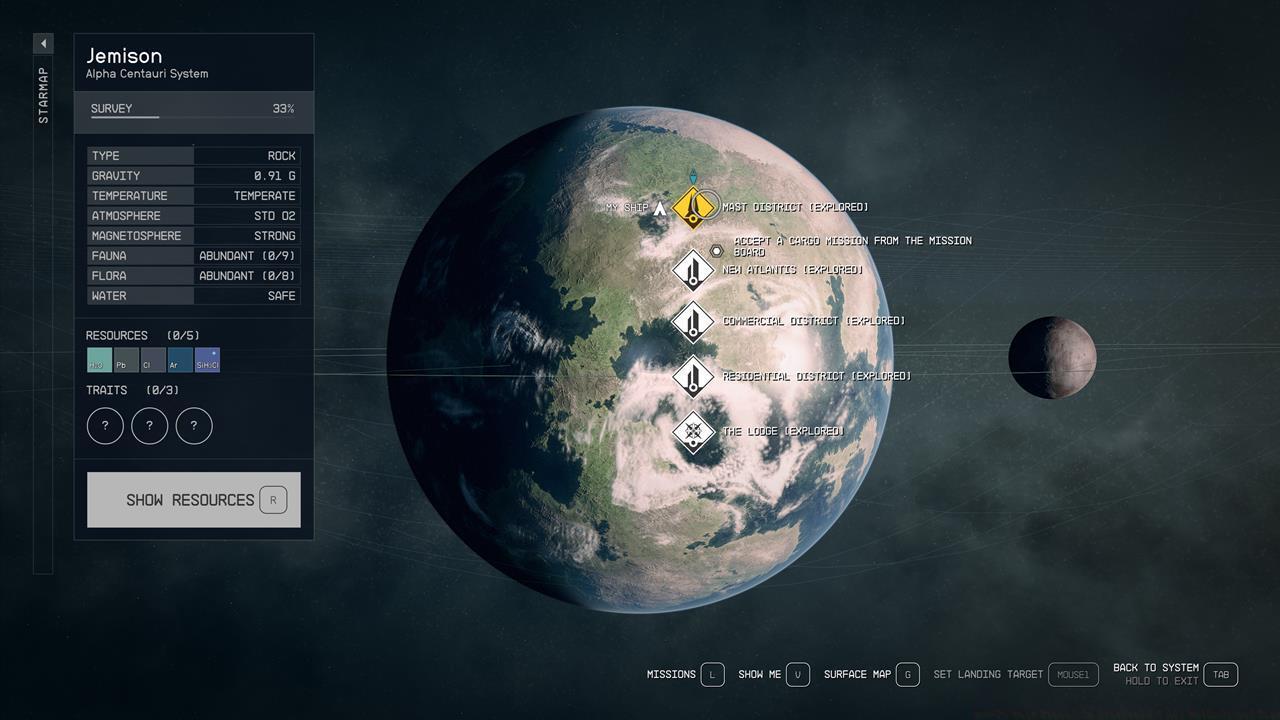
Task: Choose the New Atlantis landing marker
Action: tap(692, 270)
